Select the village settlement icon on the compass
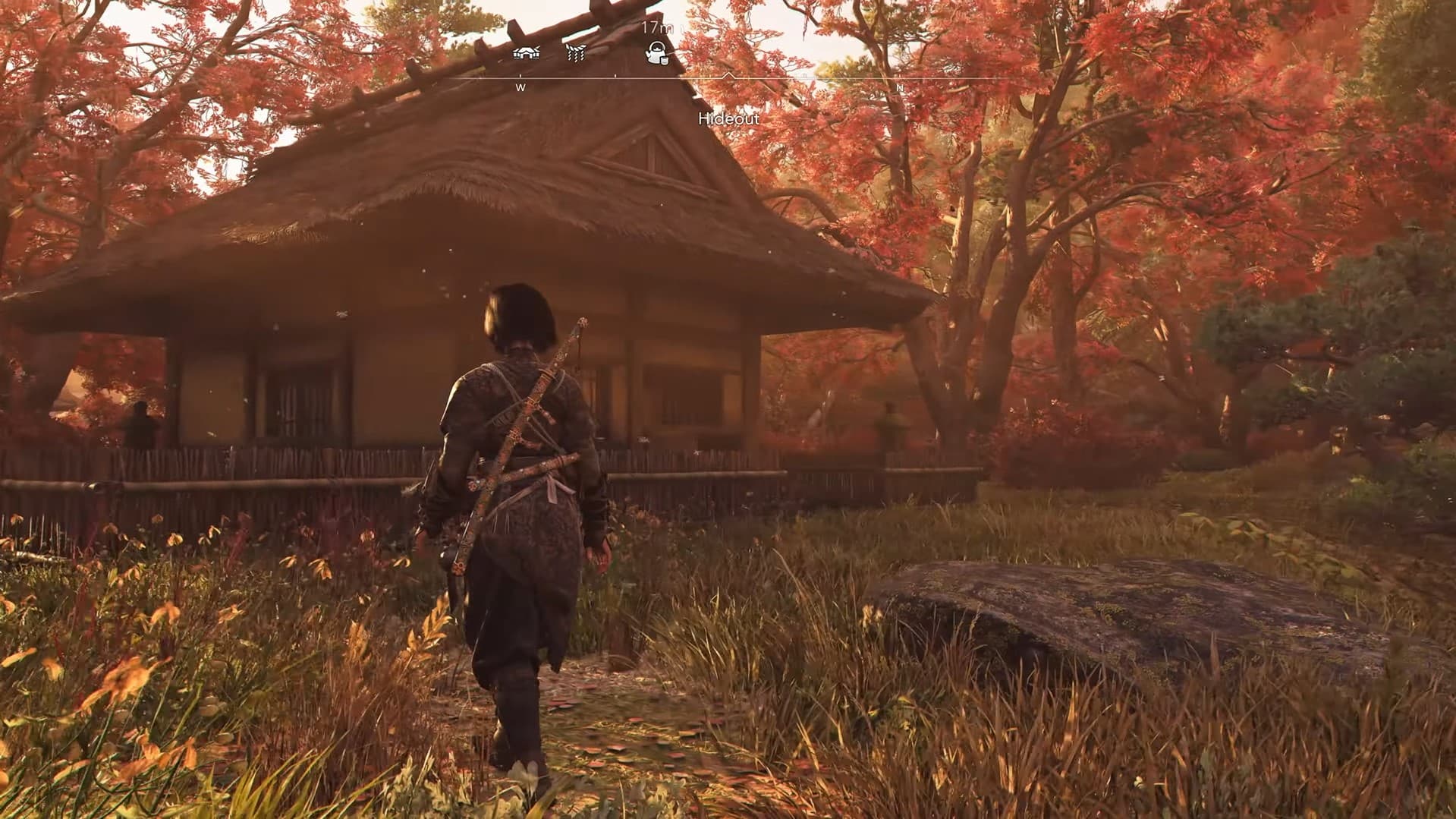Screen dimensions: 1456x819 (526, 52)
